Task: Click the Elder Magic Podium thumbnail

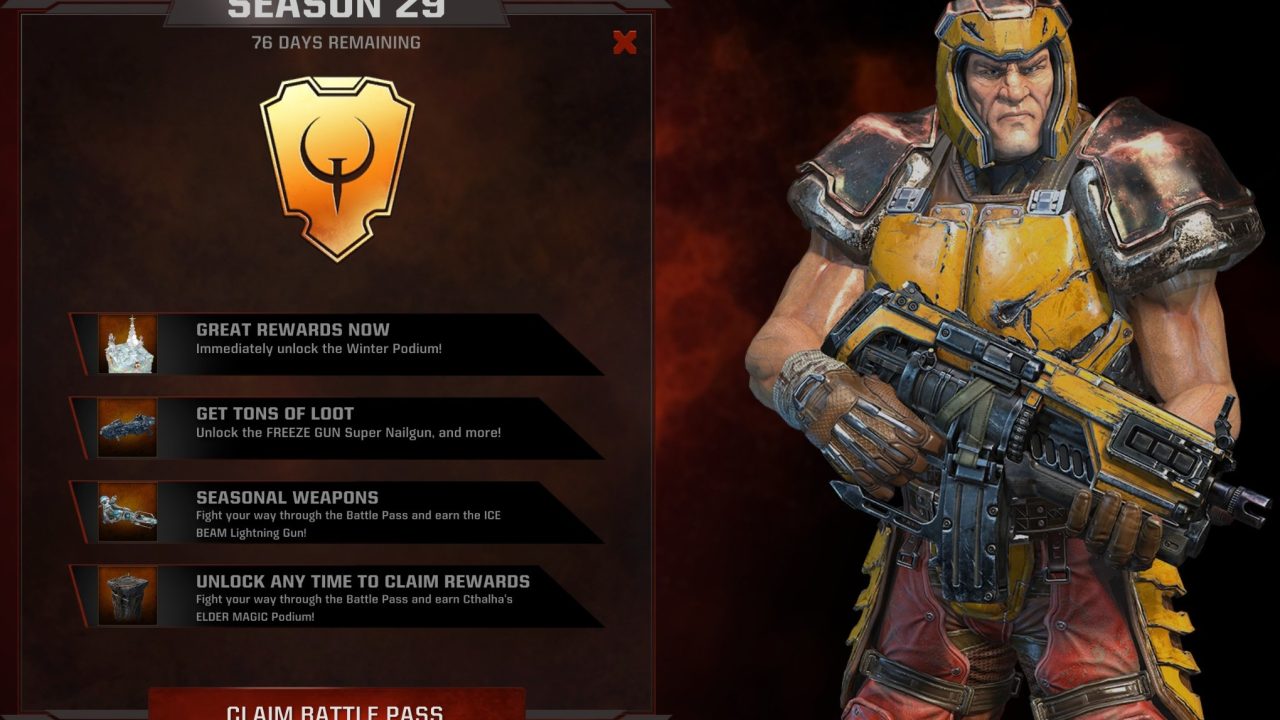Action: 128,596
